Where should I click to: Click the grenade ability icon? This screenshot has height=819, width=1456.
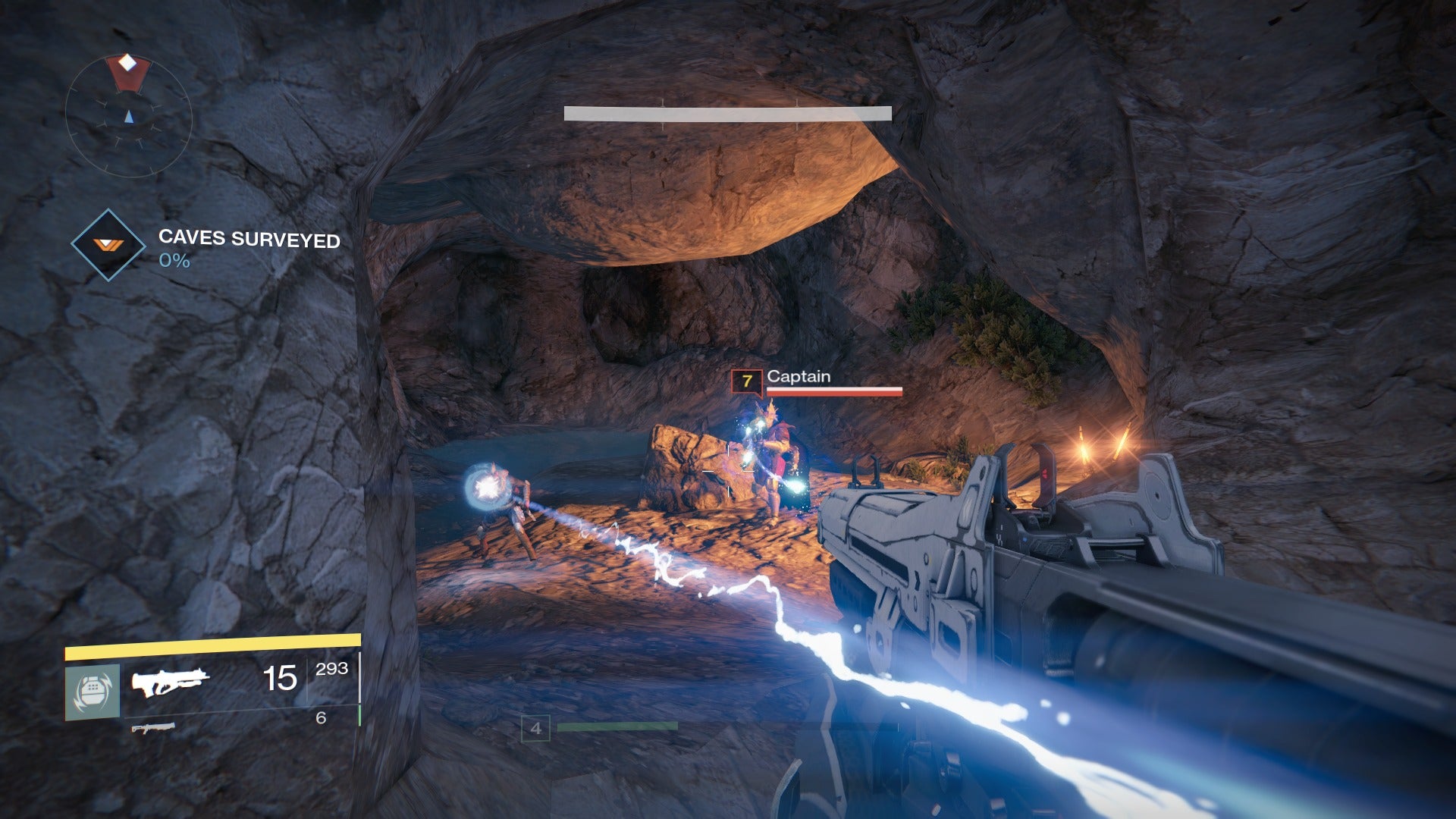click(93, 692)
